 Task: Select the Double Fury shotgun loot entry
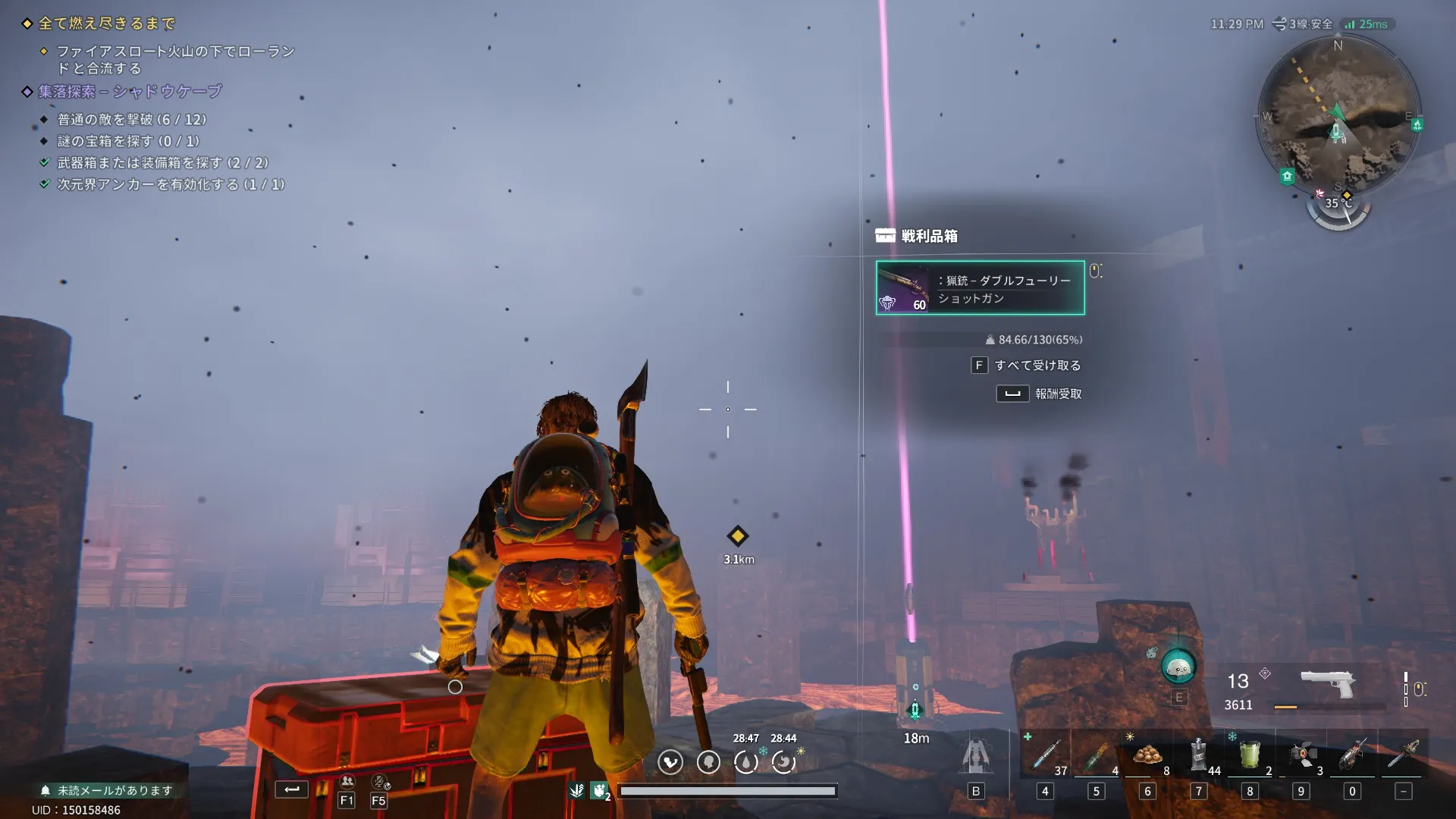pos(980,288)
